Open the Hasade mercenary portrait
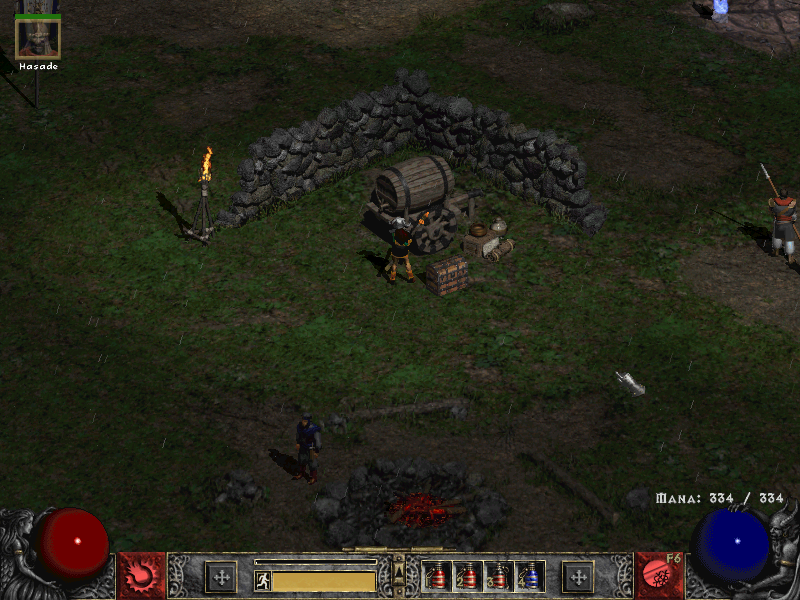Image resolution: width=800 pixels, height=600 pixels. click(x=38, y=38)
